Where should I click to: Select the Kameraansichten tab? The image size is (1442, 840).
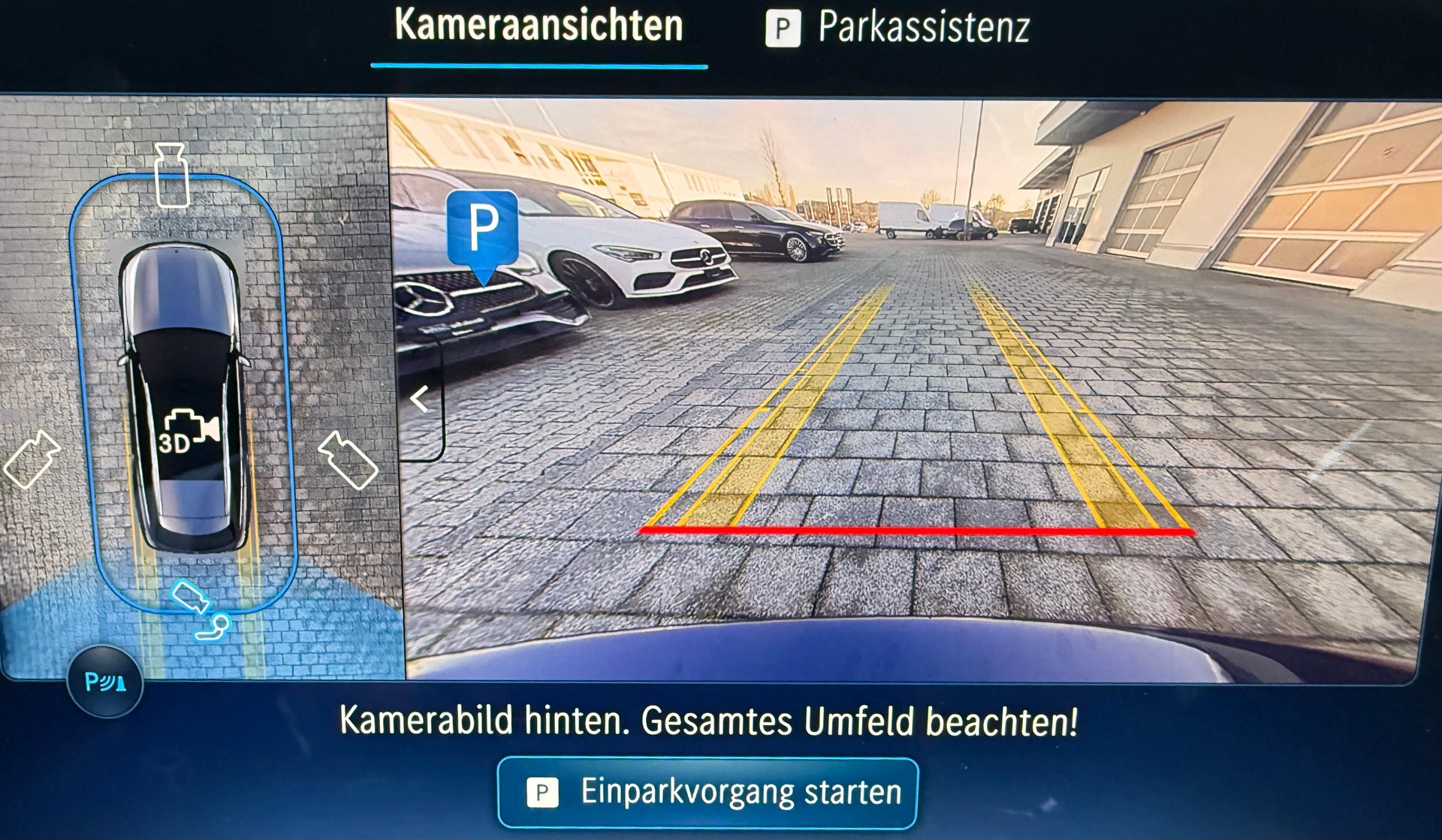(x=539, y=26)
